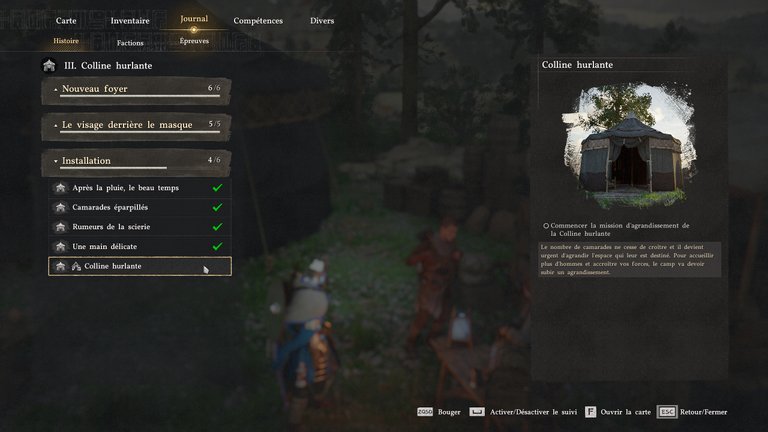This screenshot has height=432, width=768.
Task: Switch to the Inventaire tab
Action: 128,20
